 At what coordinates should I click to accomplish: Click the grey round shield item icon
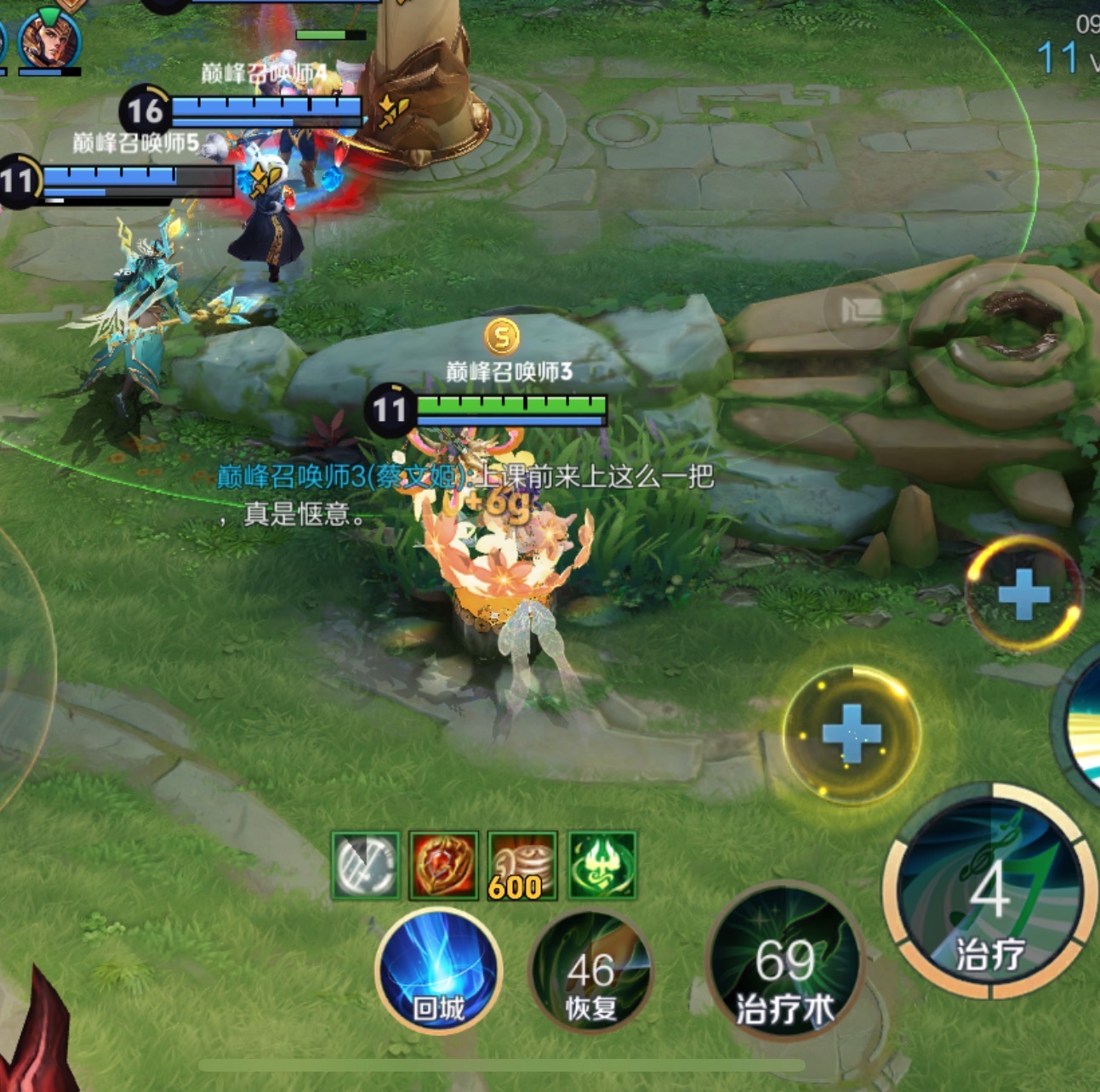pyautogui.click(x=365, y=865)
